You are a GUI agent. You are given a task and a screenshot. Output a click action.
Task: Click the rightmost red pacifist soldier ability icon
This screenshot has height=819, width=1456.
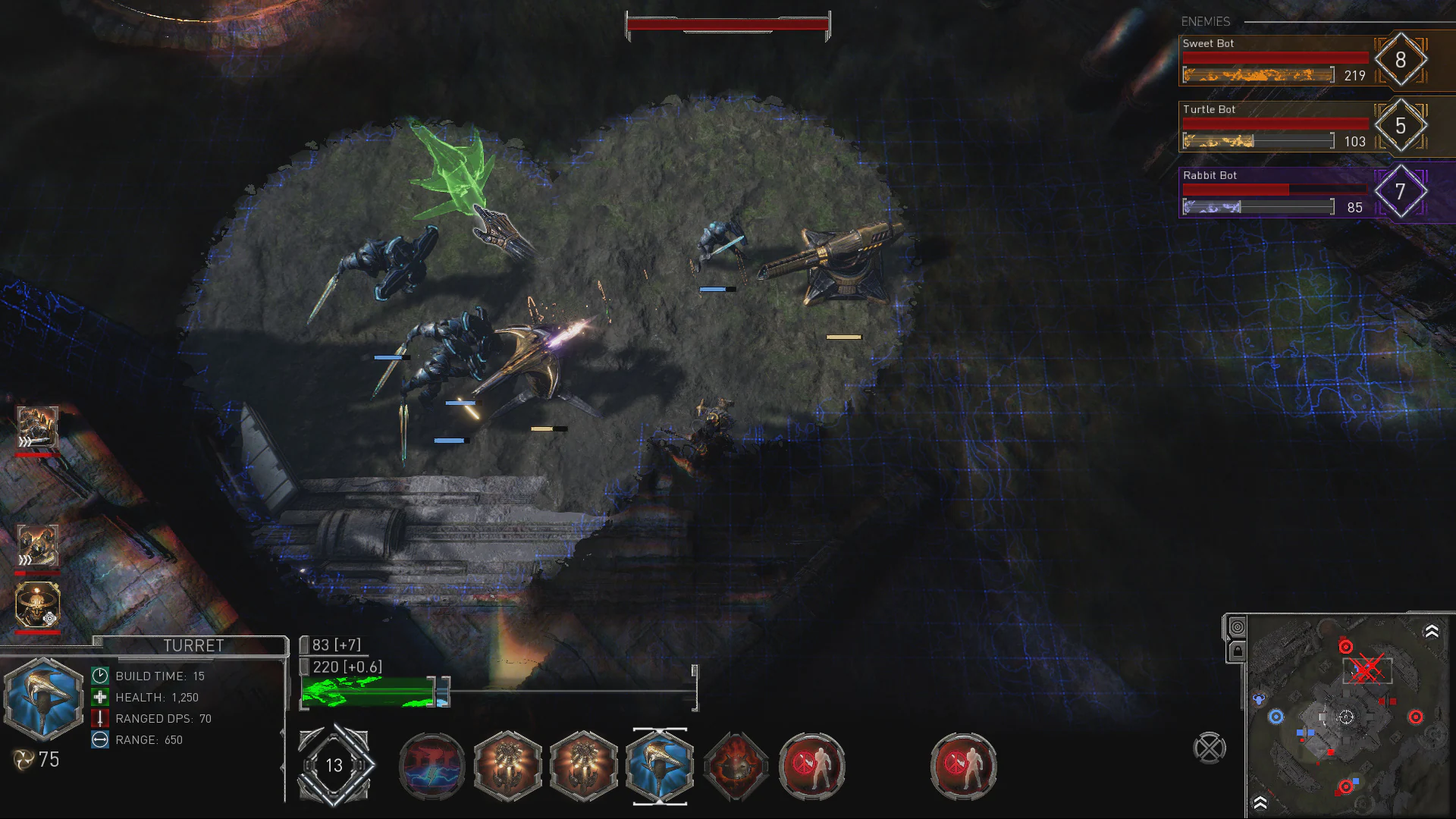point(963,766)
